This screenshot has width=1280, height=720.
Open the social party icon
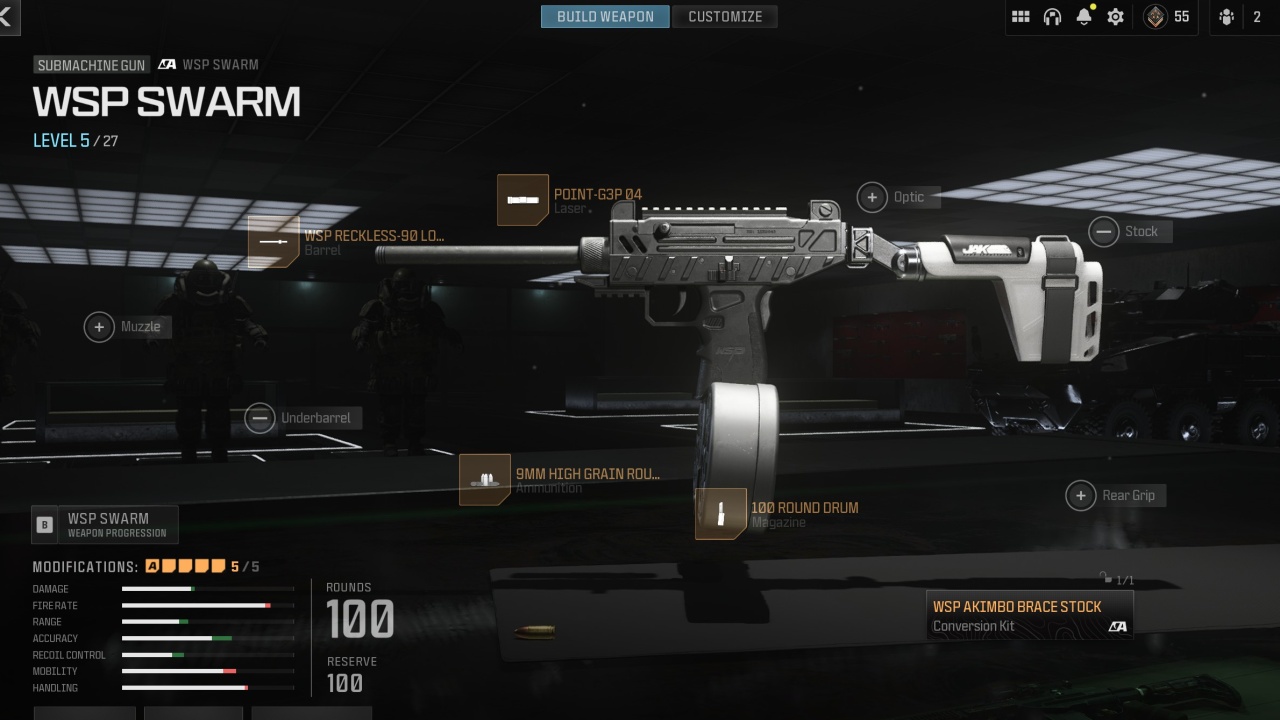click(x=1227, y=16)
